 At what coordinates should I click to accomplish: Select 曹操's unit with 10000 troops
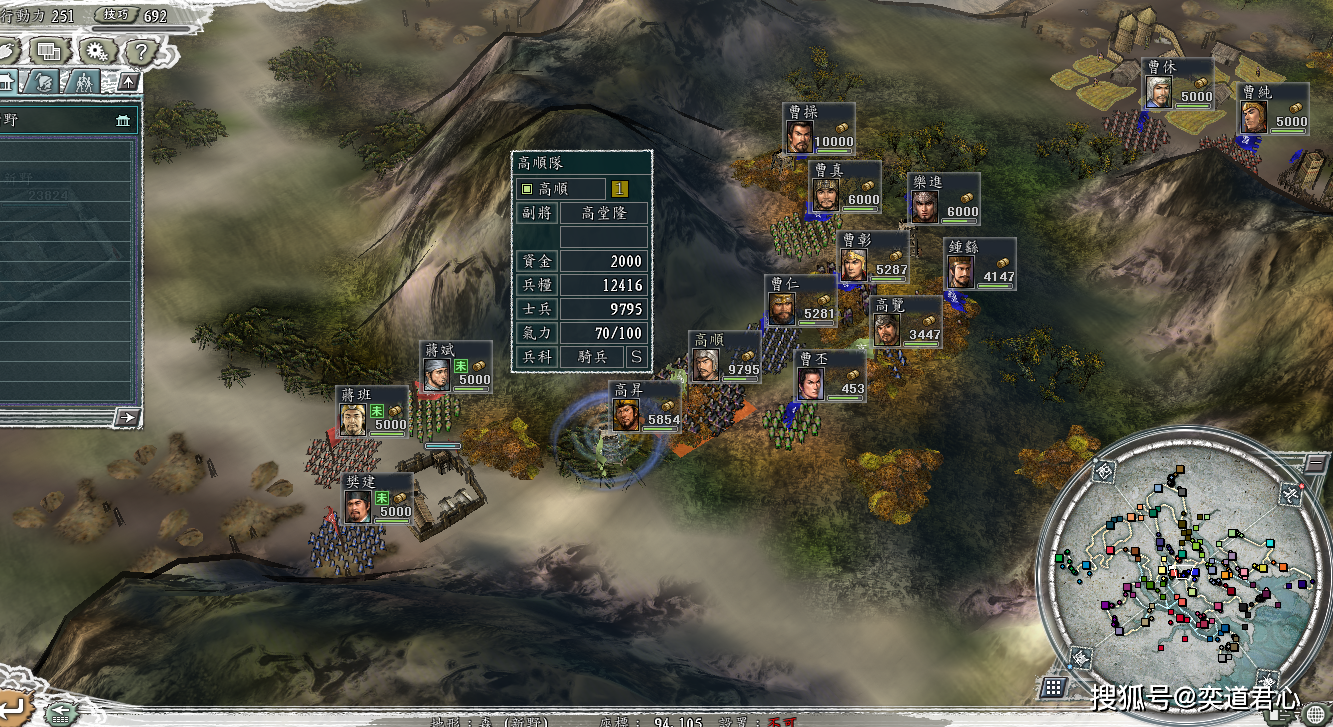coord(819,129)
